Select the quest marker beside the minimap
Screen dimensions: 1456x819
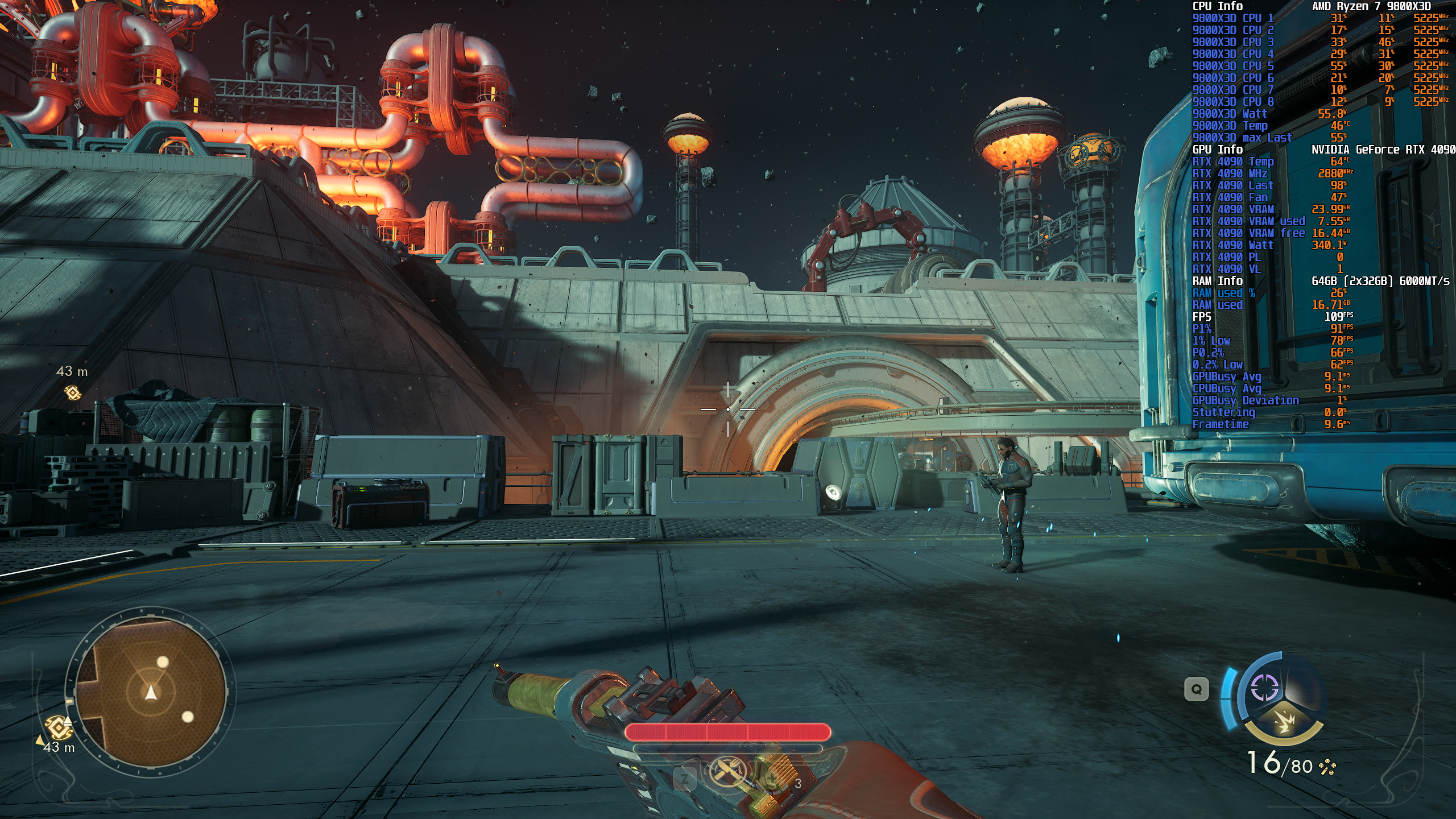[57, 727]
